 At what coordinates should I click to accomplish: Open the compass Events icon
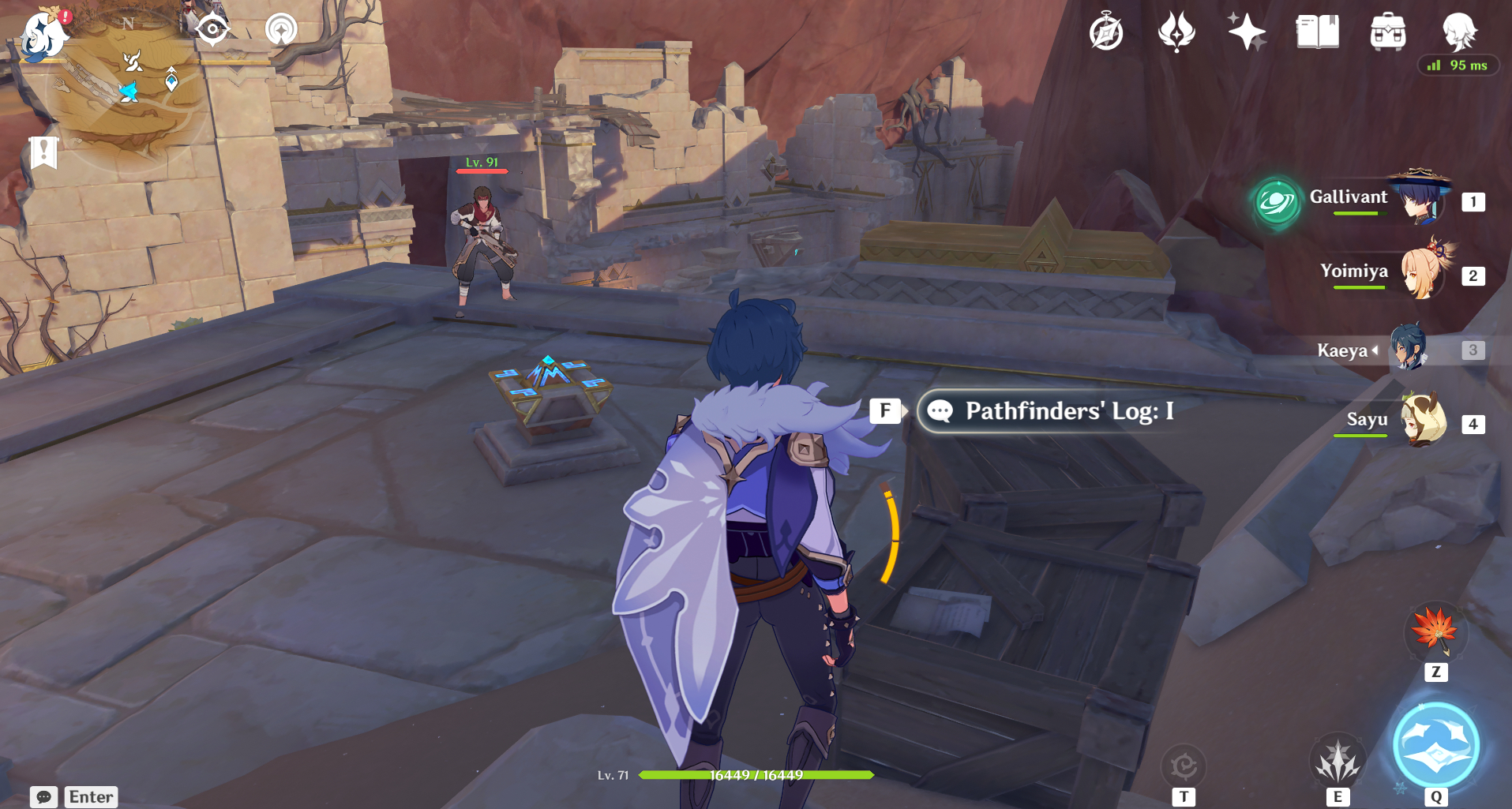[1106, 33]
